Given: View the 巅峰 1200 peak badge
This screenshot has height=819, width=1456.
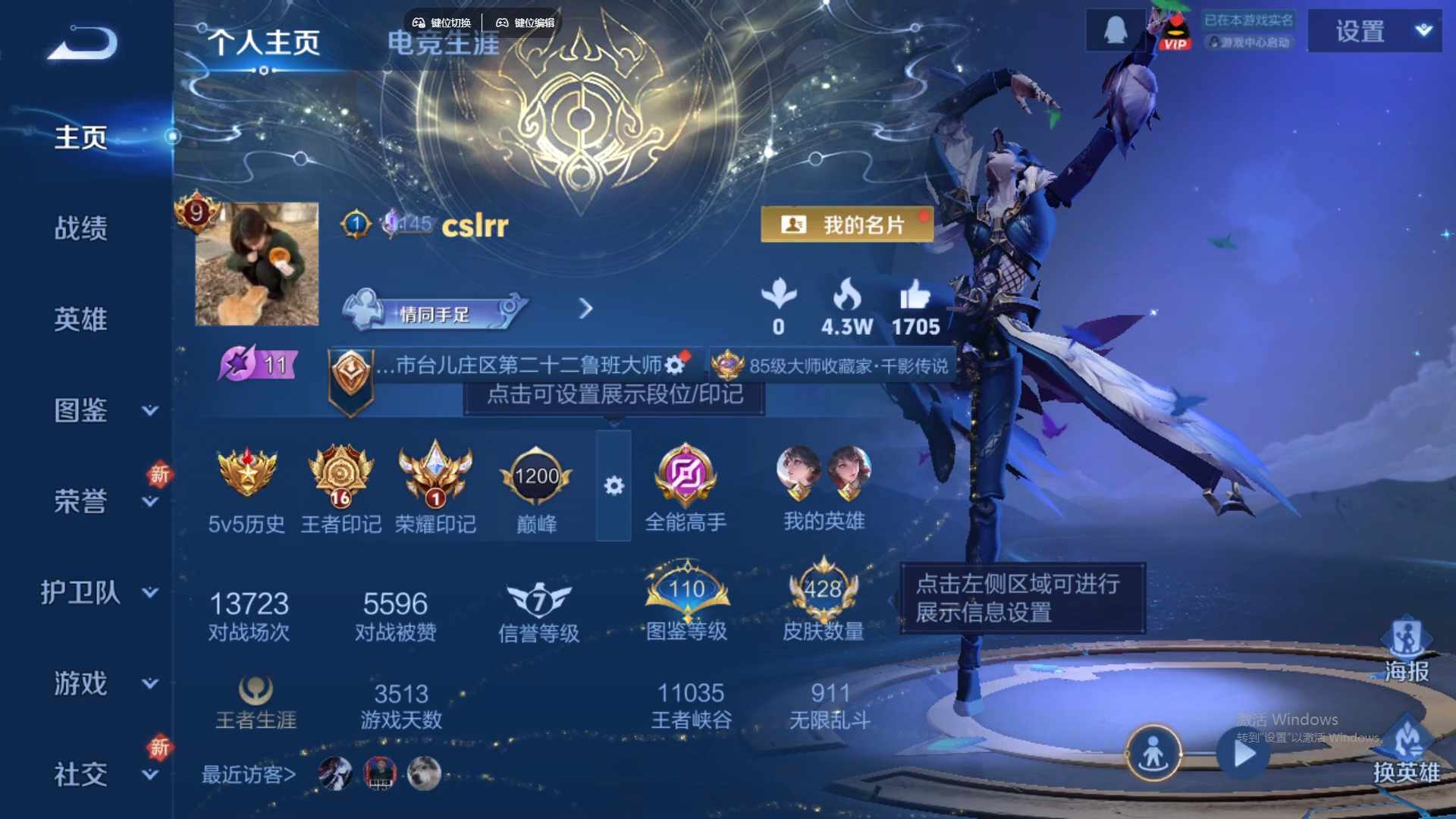Looking at the screenshot, I should [x=536, y=475].
